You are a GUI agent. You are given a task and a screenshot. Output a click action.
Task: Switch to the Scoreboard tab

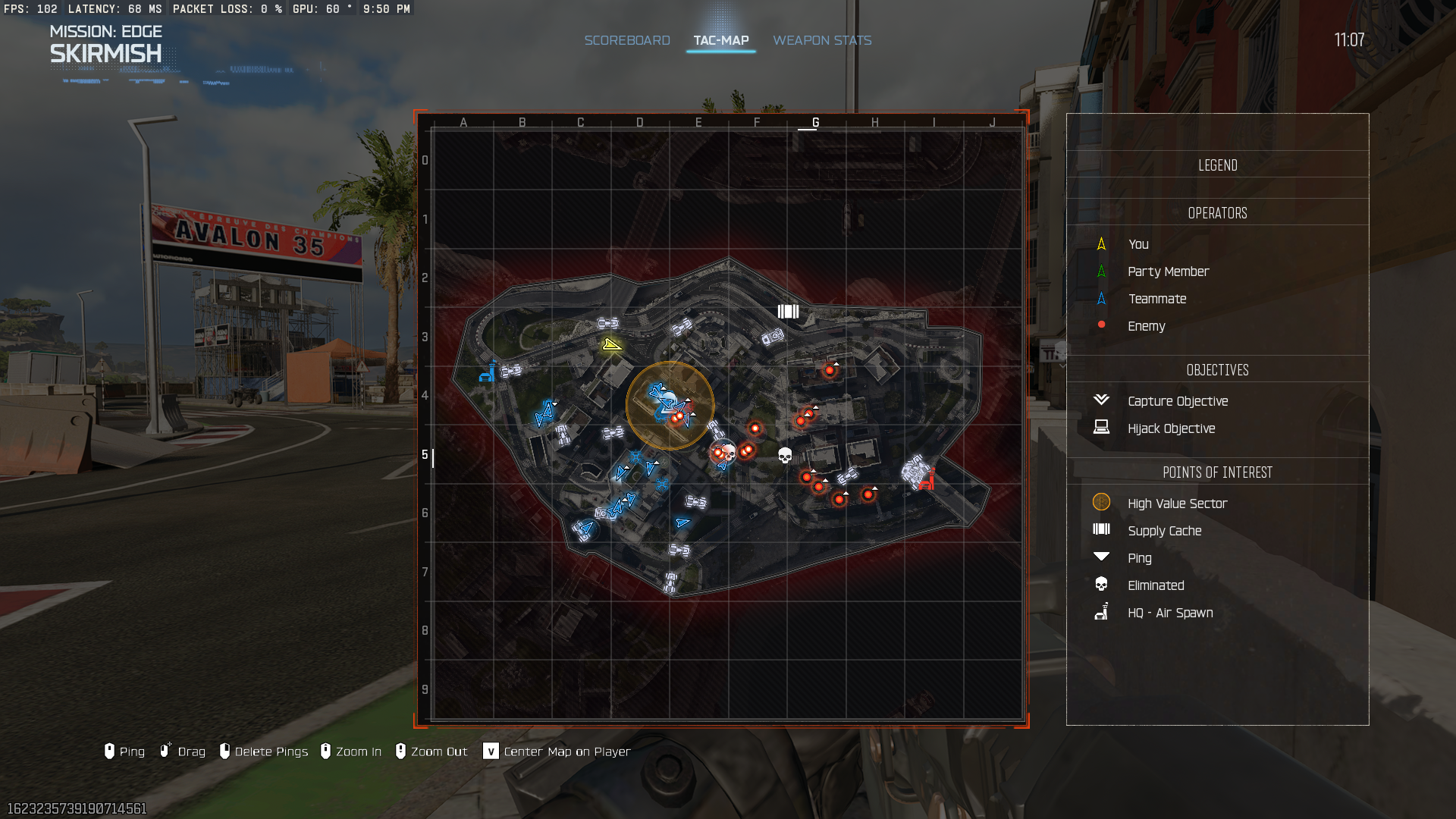tap(627, 40)
